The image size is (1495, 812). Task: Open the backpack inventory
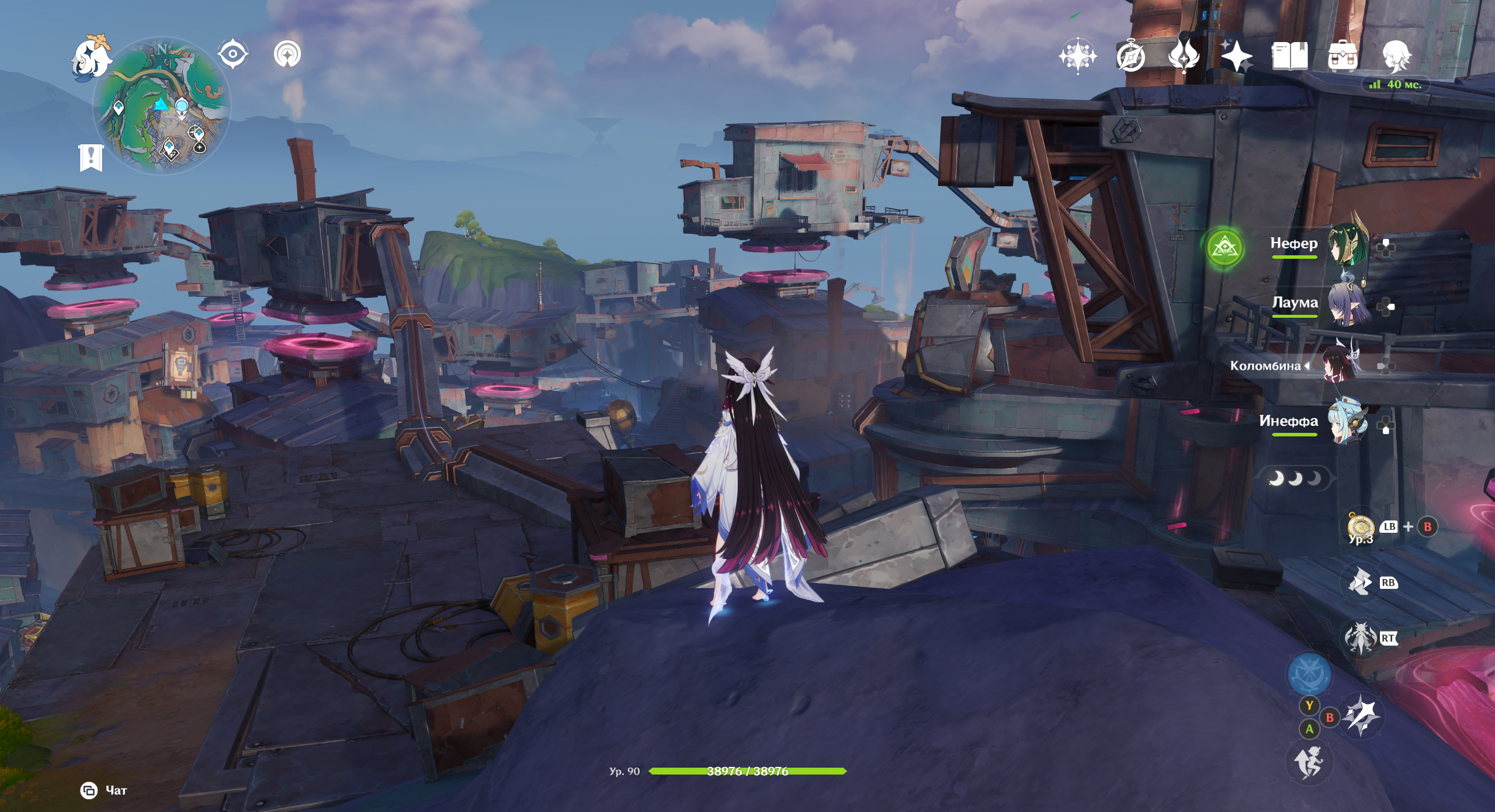click(x=1343, y=57)
